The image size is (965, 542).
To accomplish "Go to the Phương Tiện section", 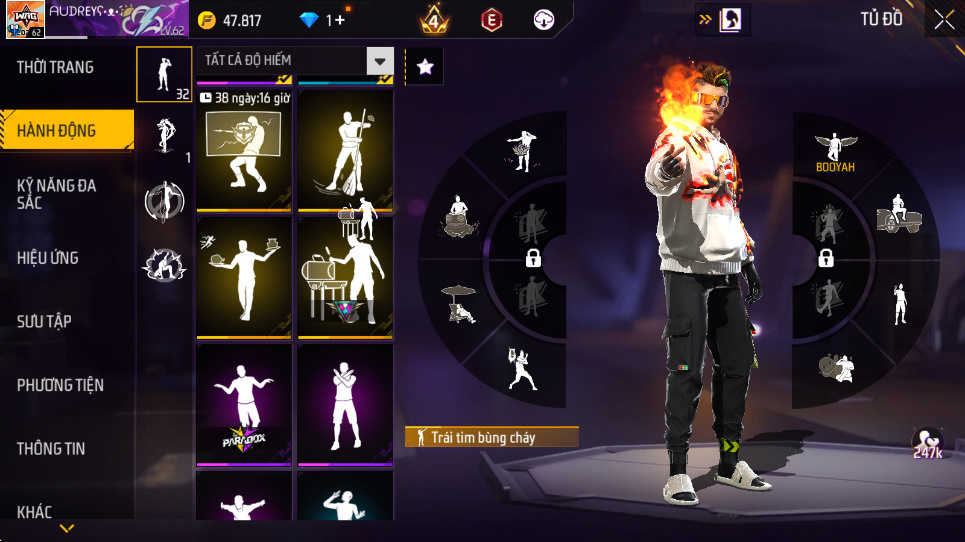I will (x=60, y=385).
